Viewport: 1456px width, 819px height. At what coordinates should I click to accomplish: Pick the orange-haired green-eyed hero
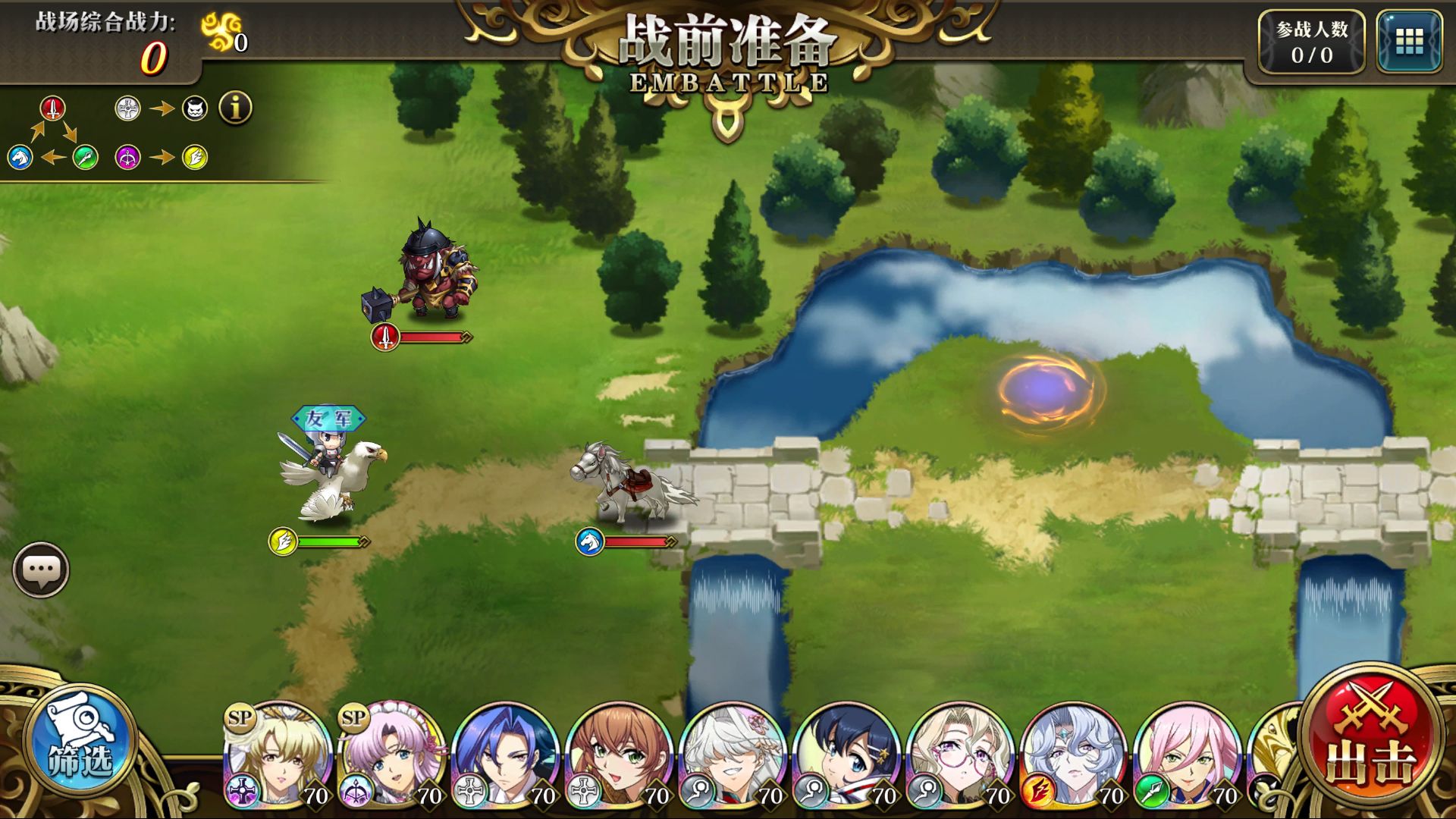coord(620,754)
